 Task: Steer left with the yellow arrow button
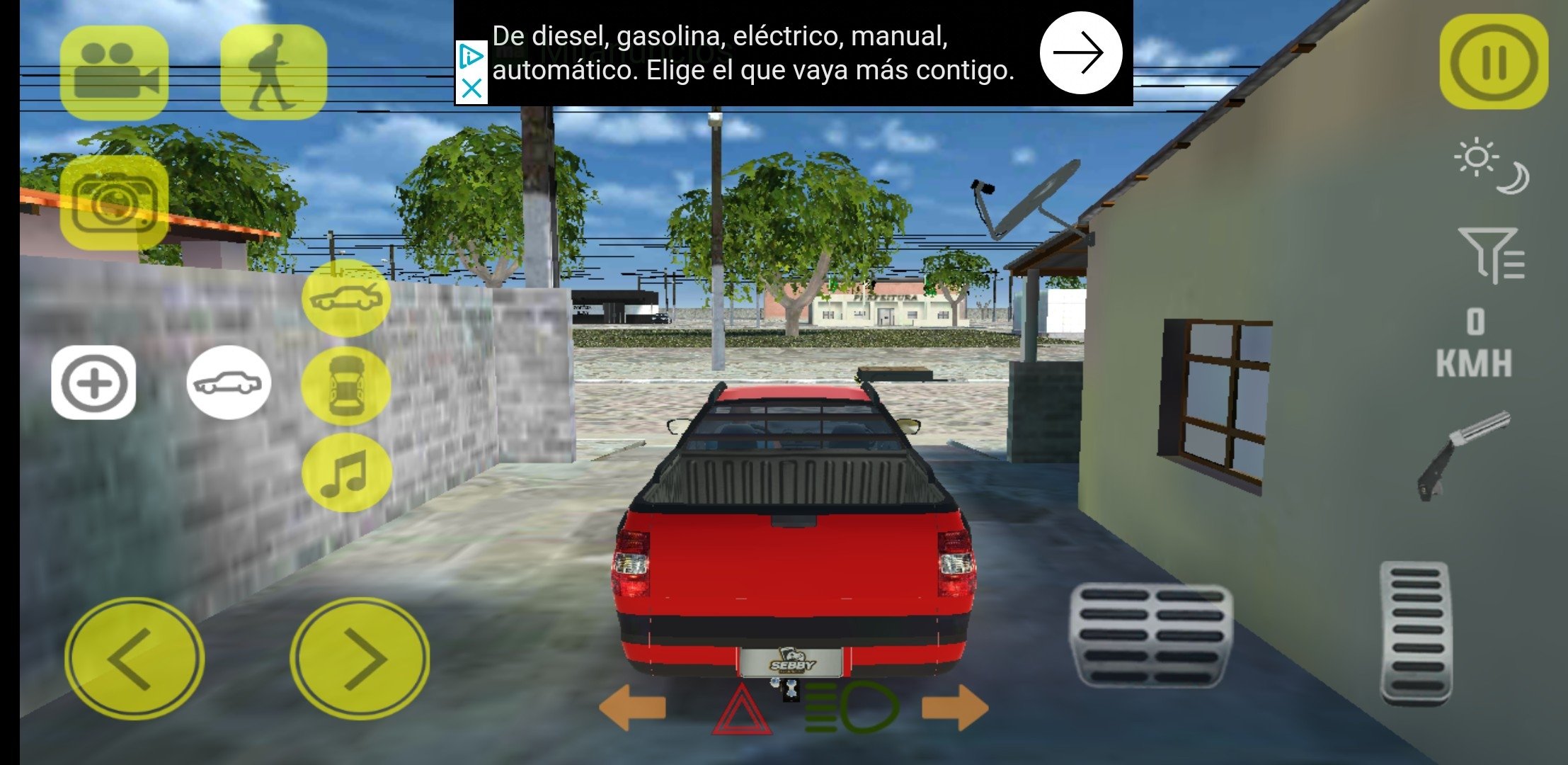tap(135, 658)
